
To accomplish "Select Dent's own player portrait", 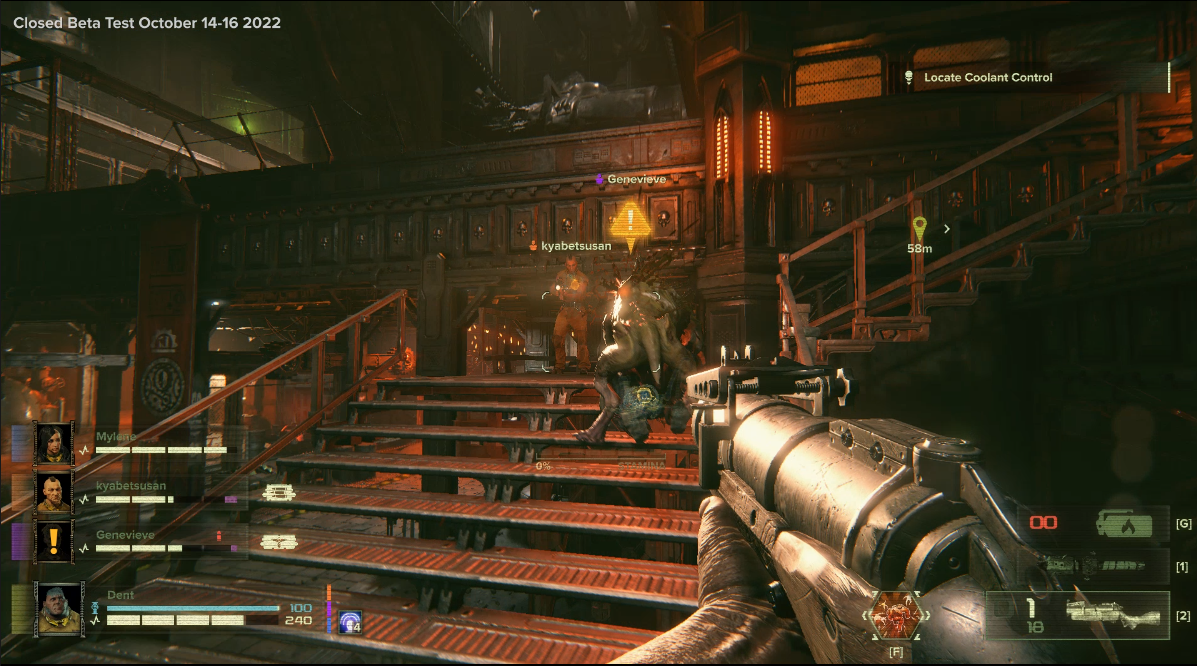I will (58, 607).
